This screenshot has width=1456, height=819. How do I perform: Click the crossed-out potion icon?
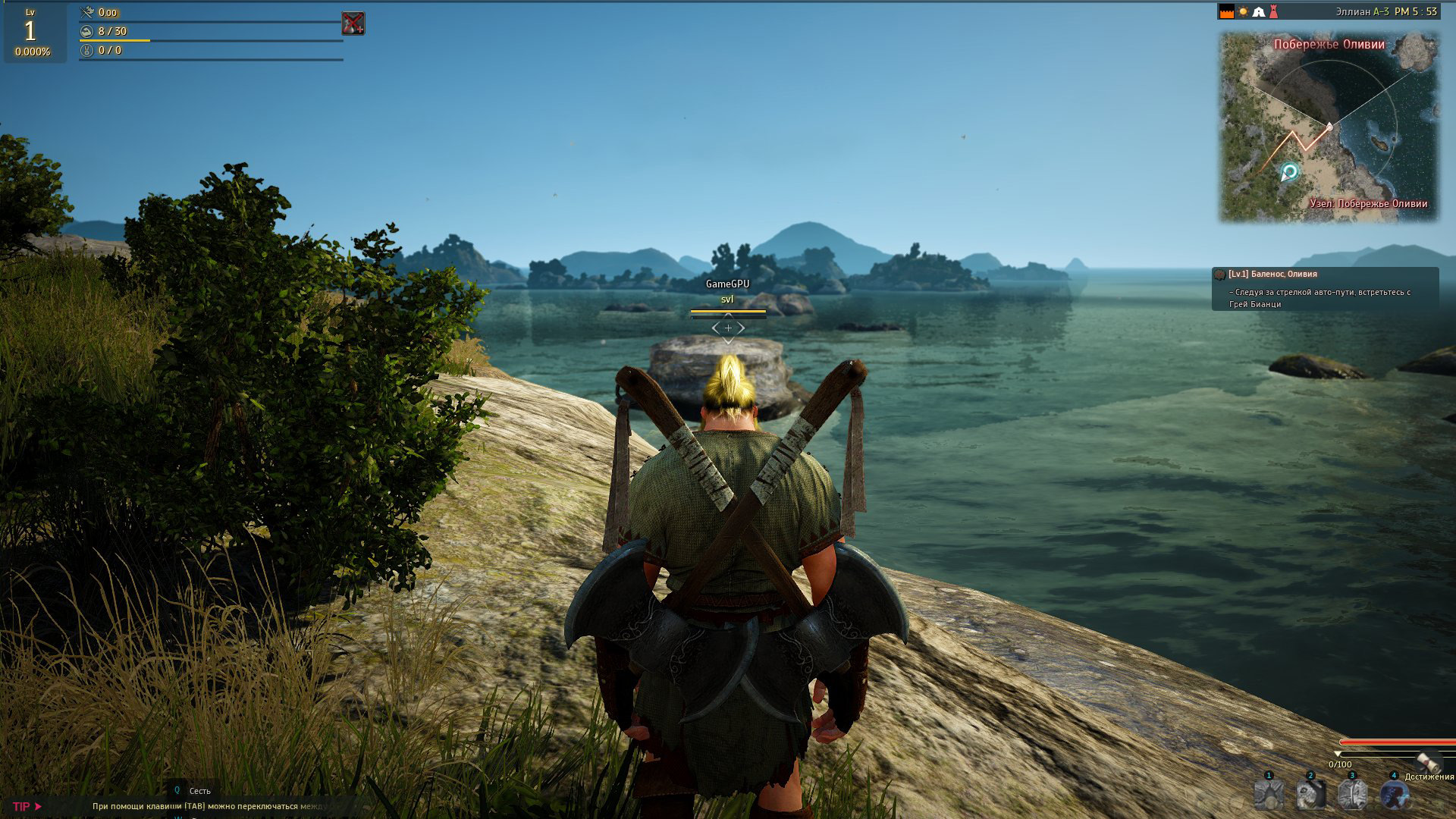pos(353,23)
